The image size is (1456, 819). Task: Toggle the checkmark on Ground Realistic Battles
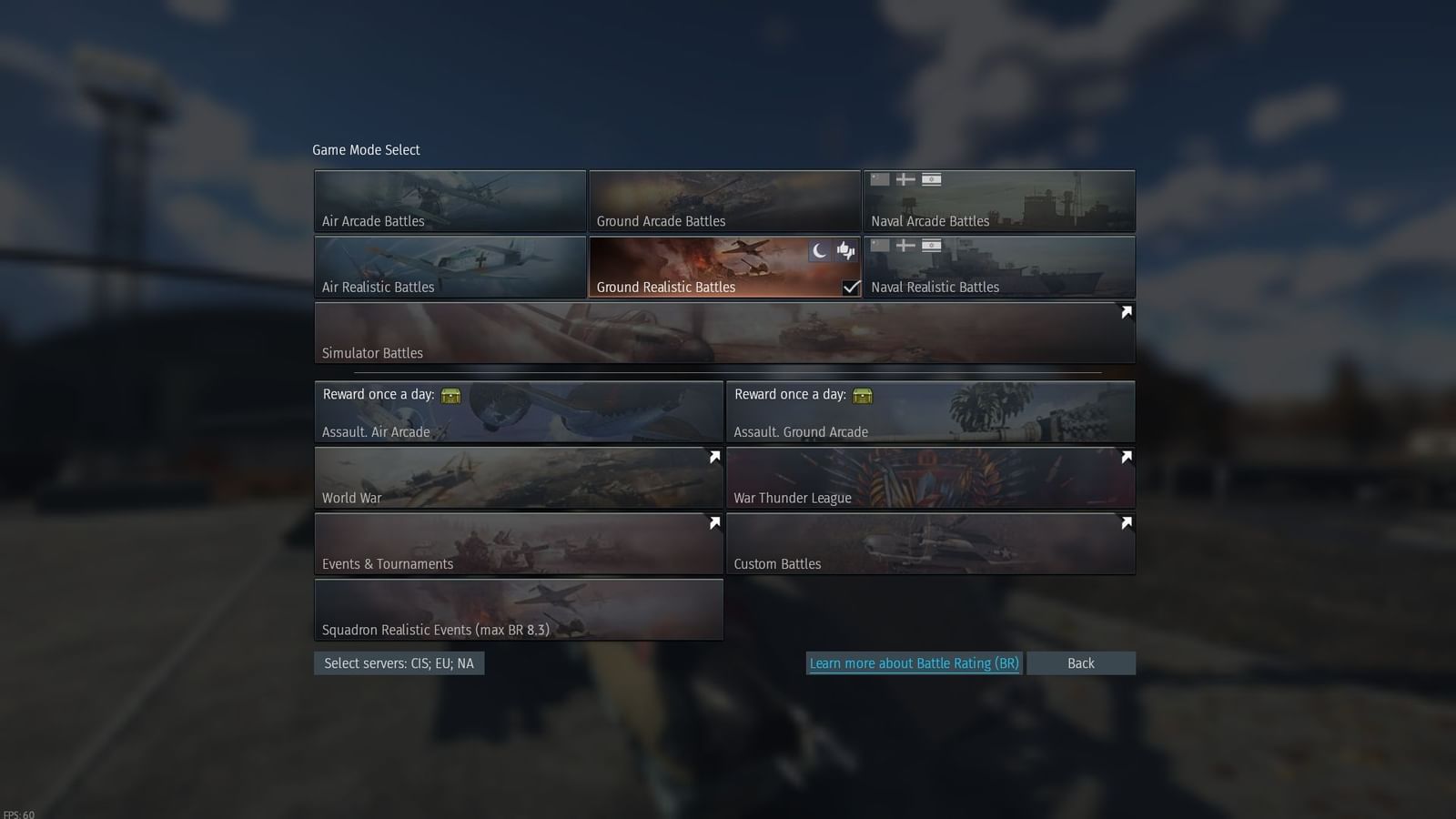point(851,287)
